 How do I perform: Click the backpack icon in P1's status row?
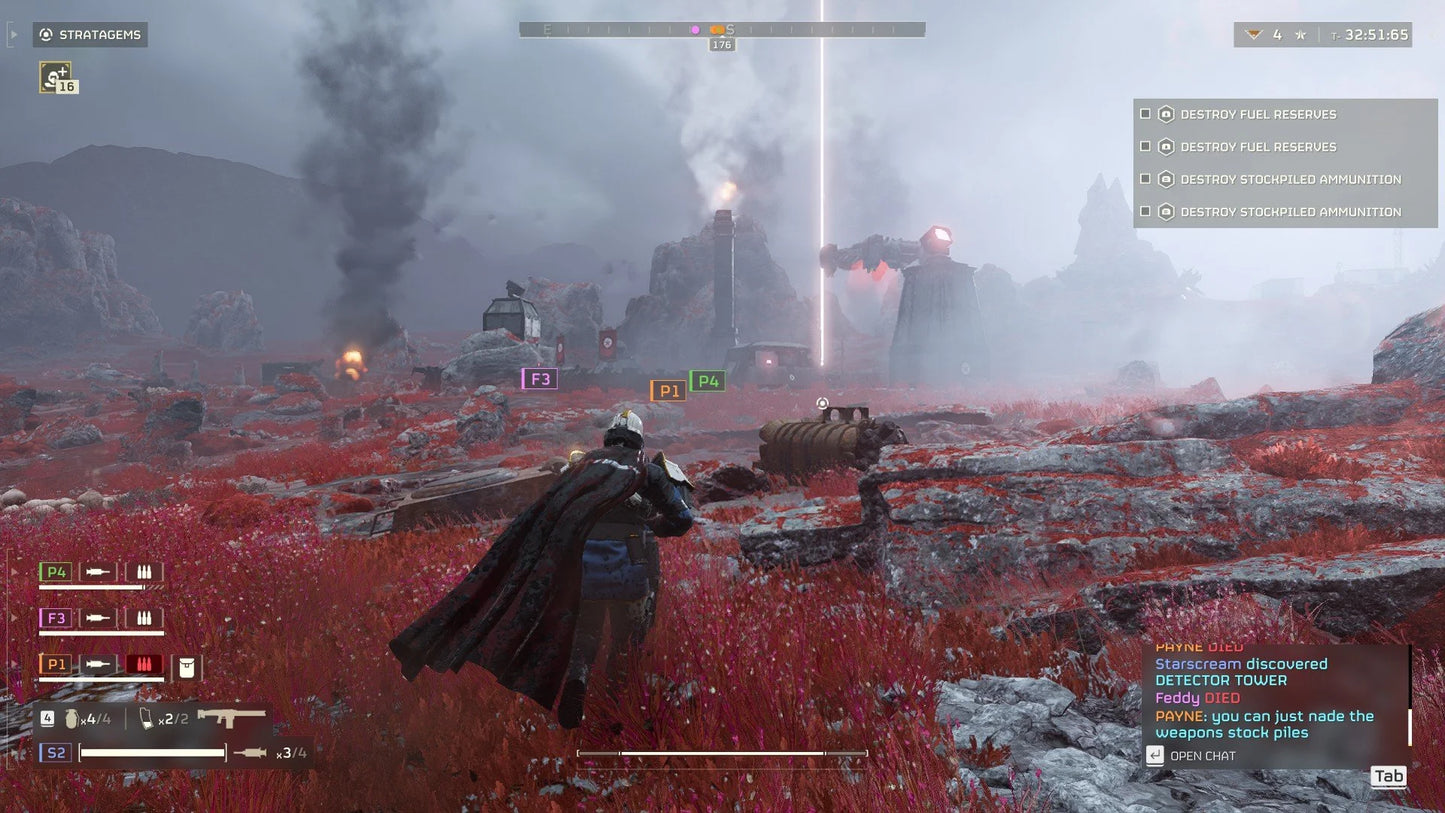[187, 664]
